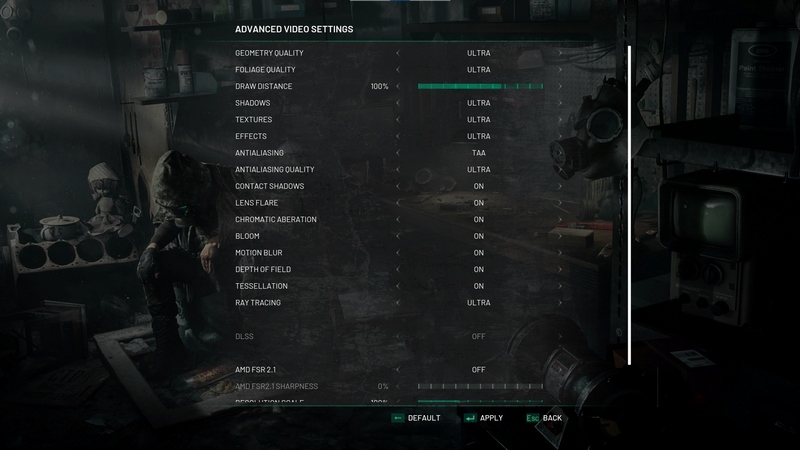The width and height of the screenshot is (800, 450).
Task: Select the Textures setting row
Action: point(253,120)
